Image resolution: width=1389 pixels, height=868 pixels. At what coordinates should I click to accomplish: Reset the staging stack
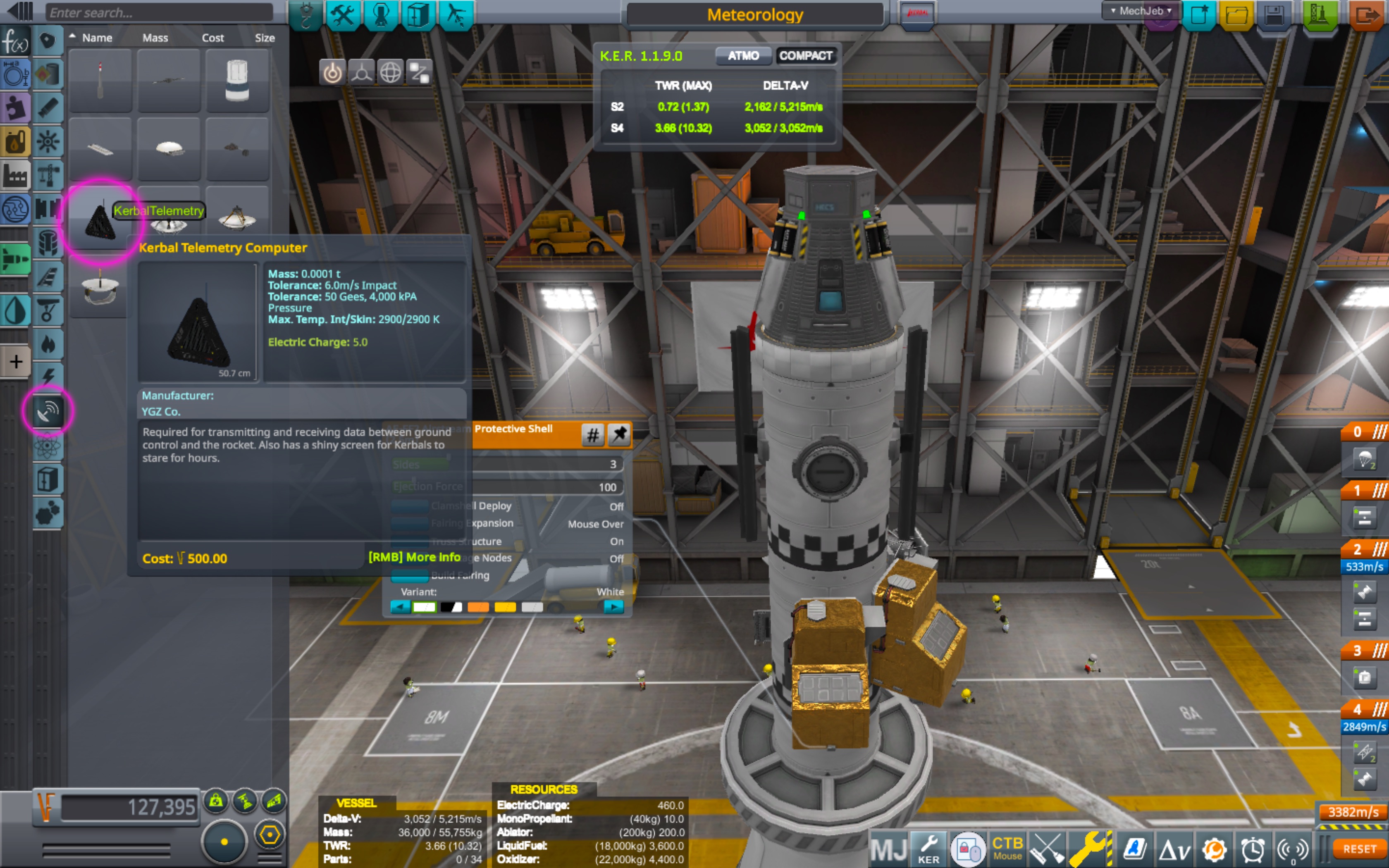(x=1358, y=849)
